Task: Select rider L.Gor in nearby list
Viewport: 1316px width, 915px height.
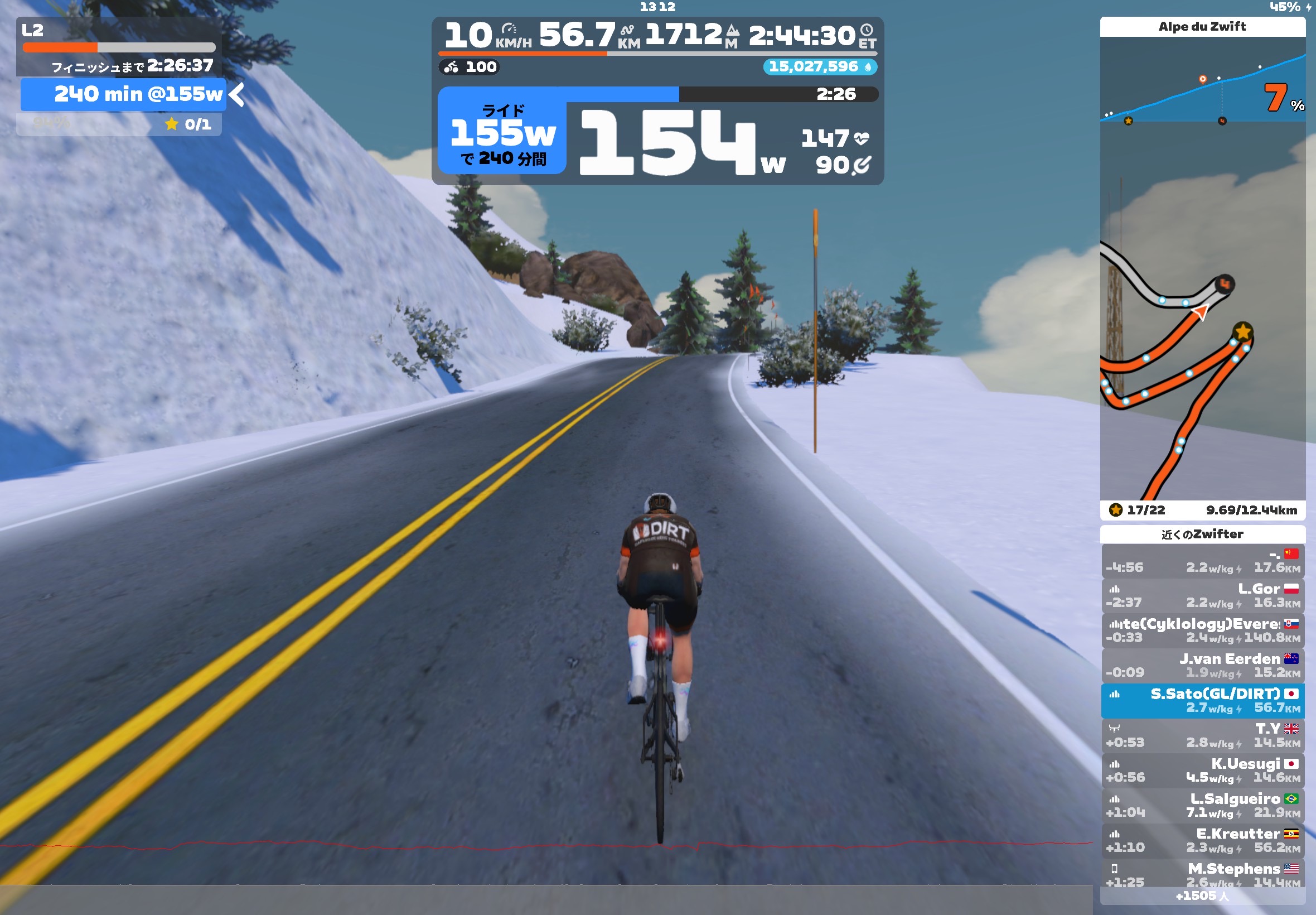Action: 1202,595
